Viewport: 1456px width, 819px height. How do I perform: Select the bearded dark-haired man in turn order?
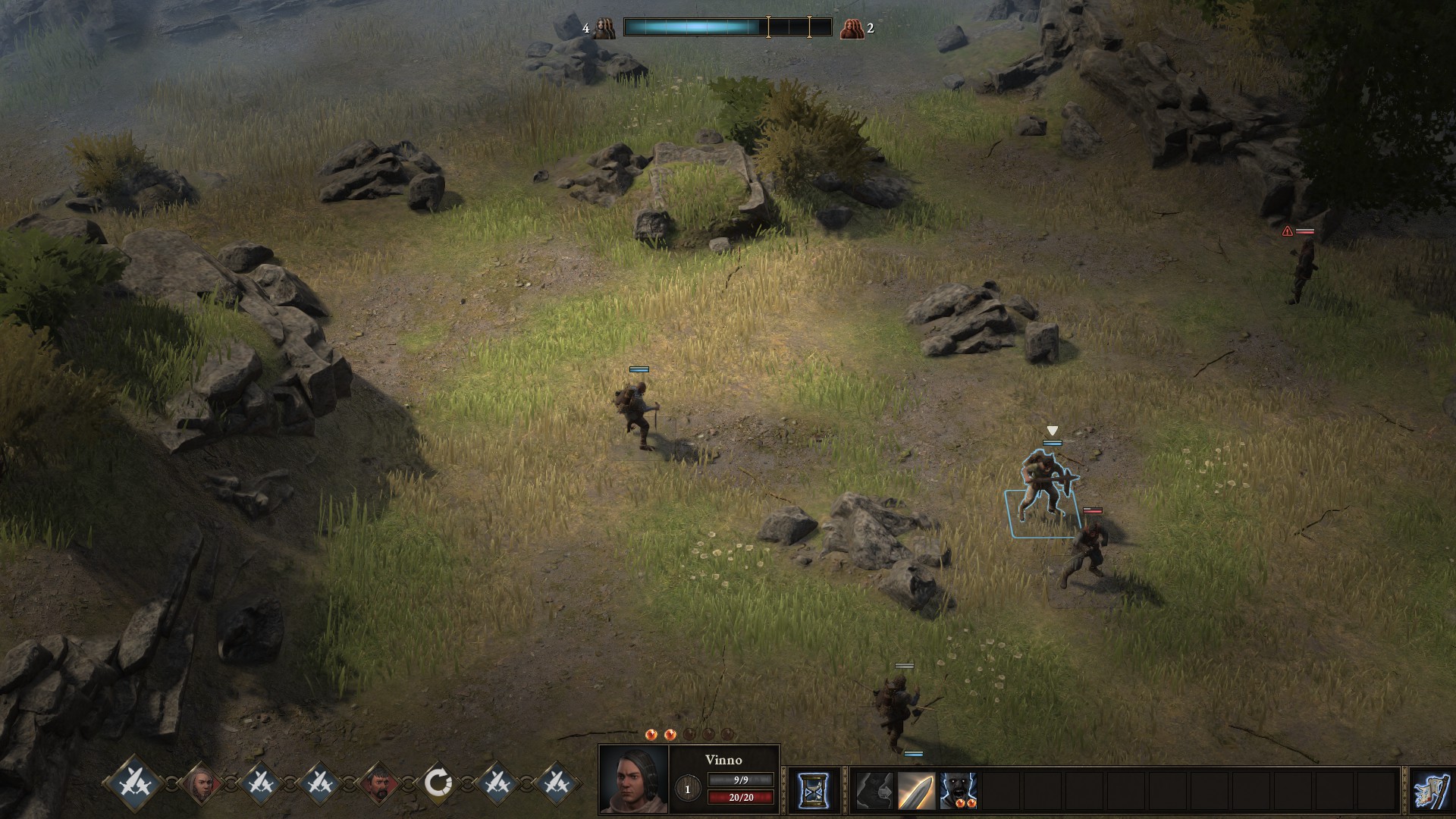pos(378,783)
